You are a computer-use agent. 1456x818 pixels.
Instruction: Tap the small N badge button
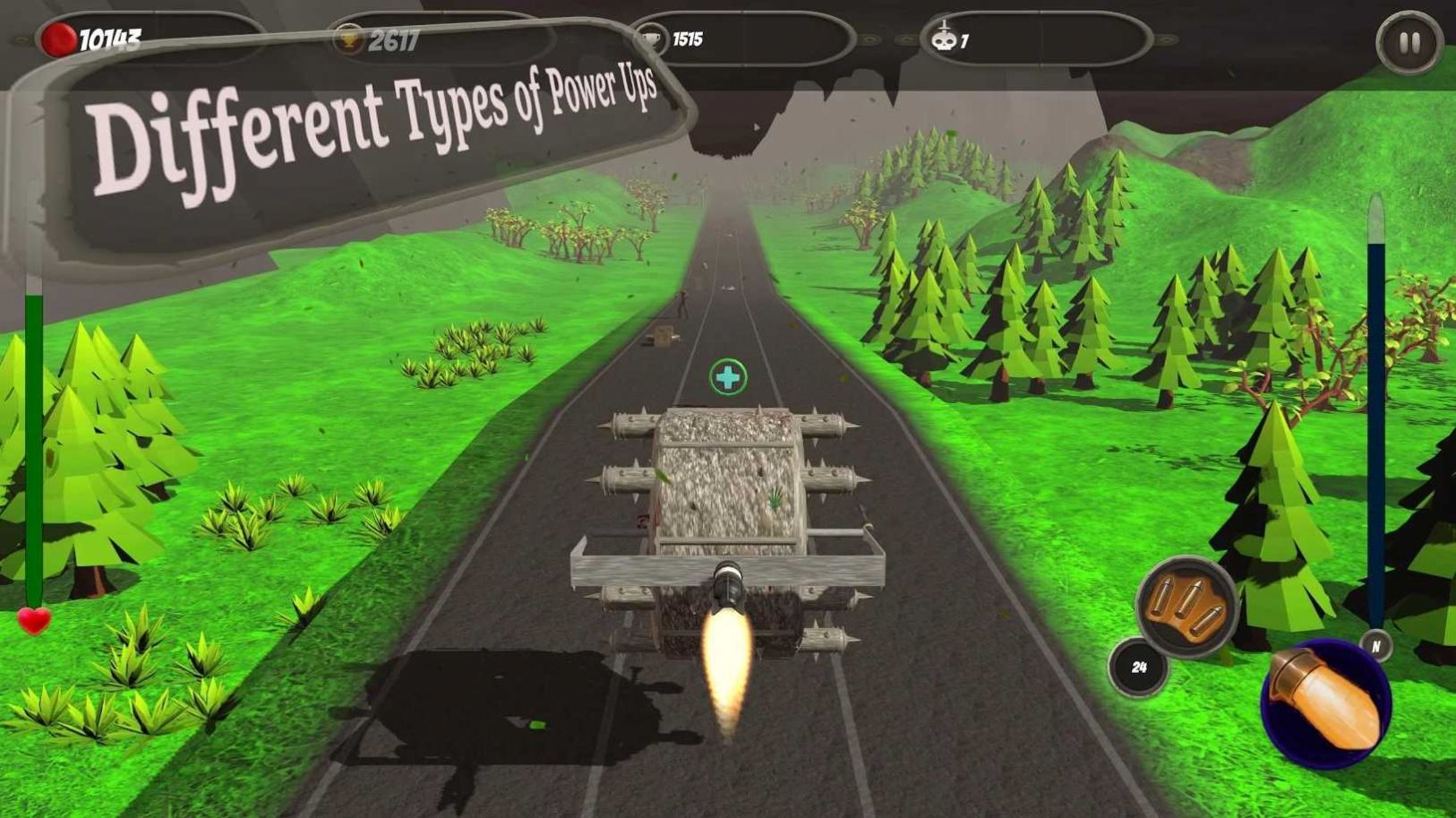pos(1375,645)
